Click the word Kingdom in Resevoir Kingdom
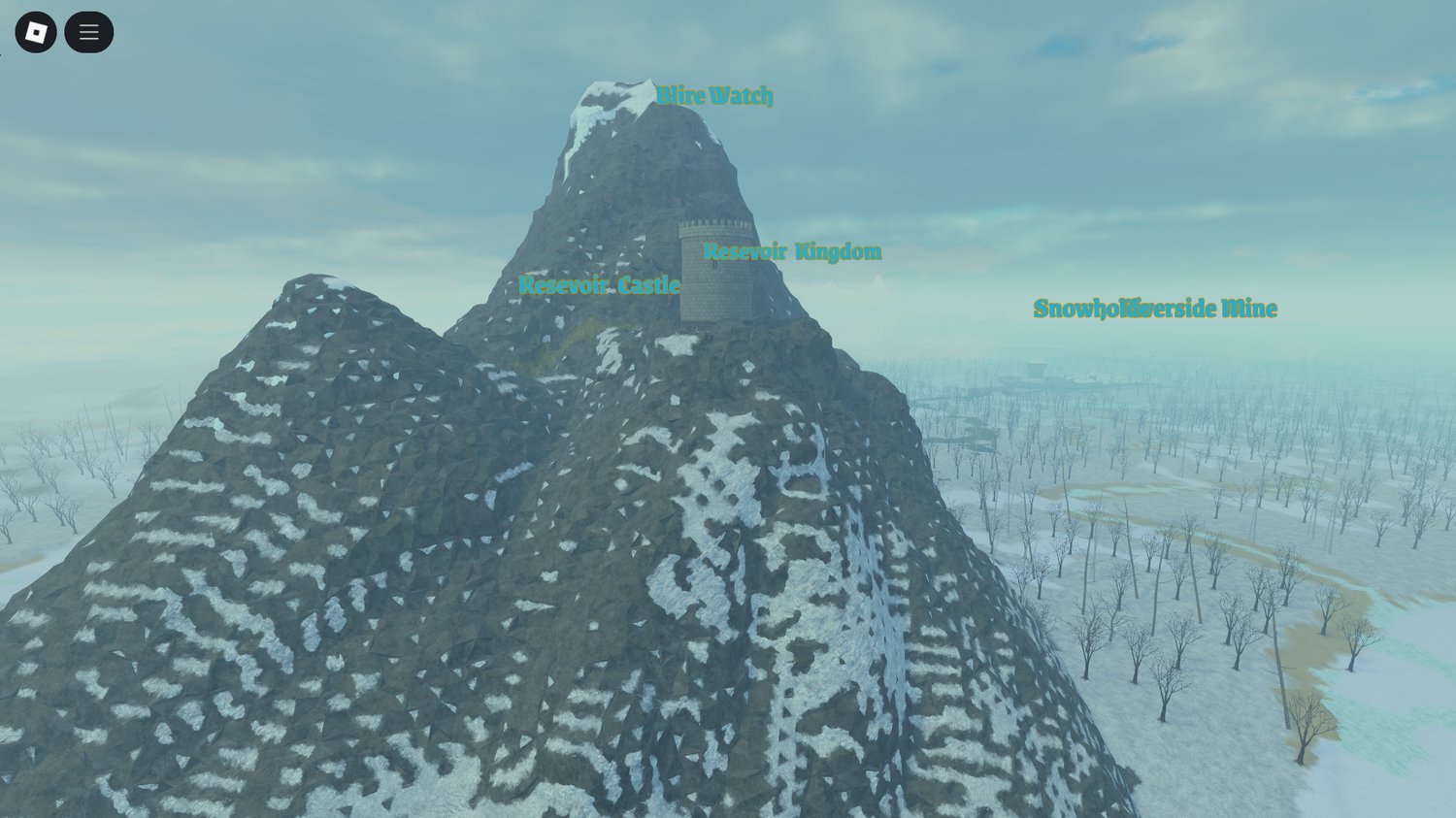The height and width of the screenshot is (818, 1456). click(838, 252)
